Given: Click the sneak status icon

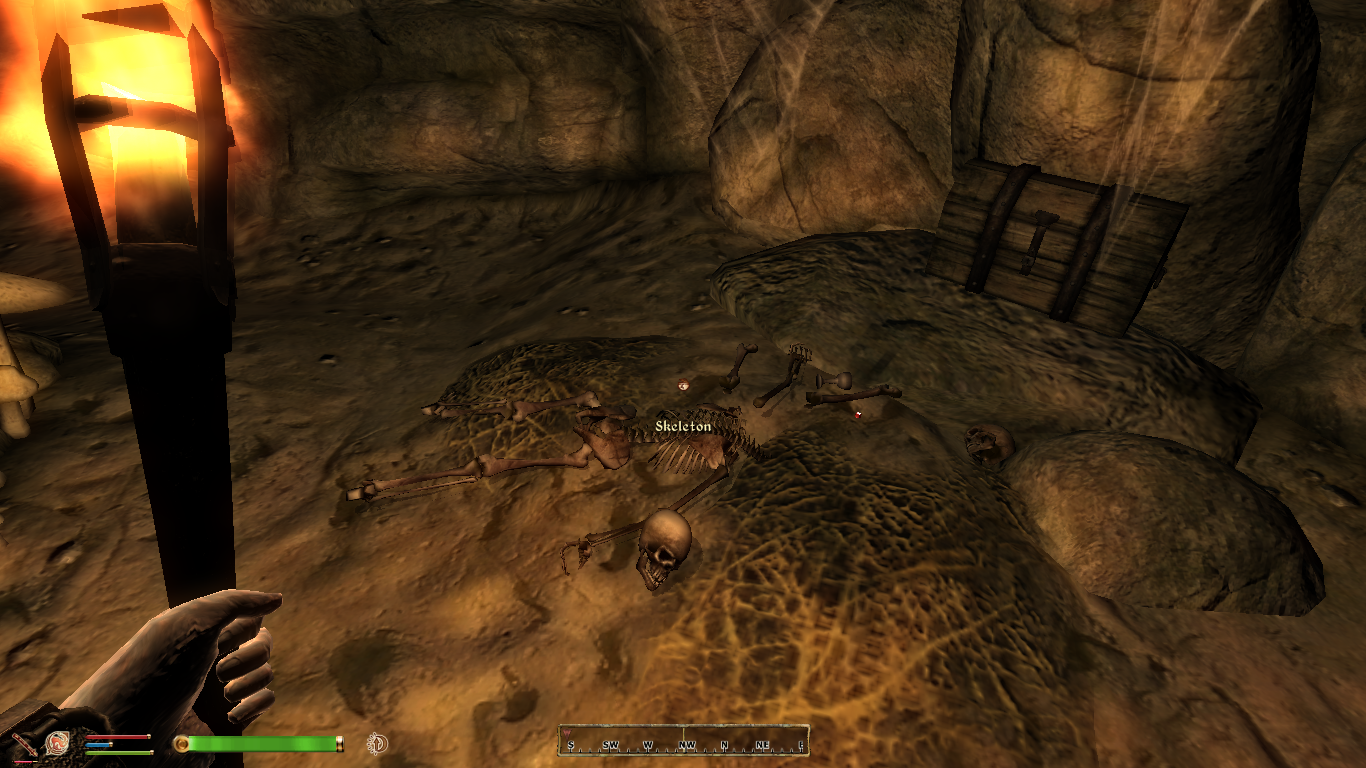Looking at the screenshot, I should [x=377, y=743].
